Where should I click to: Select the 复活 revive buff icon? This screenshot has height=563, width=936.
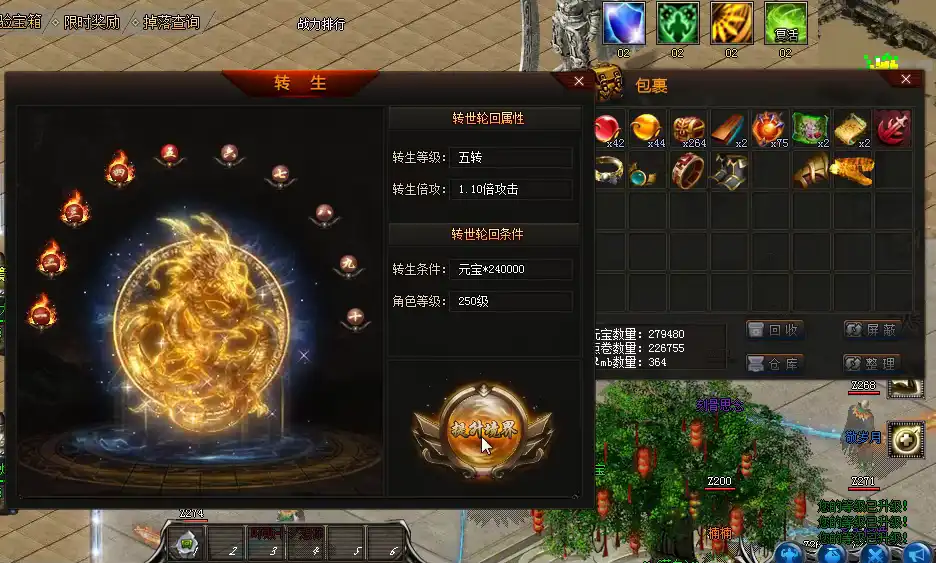[785, 23]
